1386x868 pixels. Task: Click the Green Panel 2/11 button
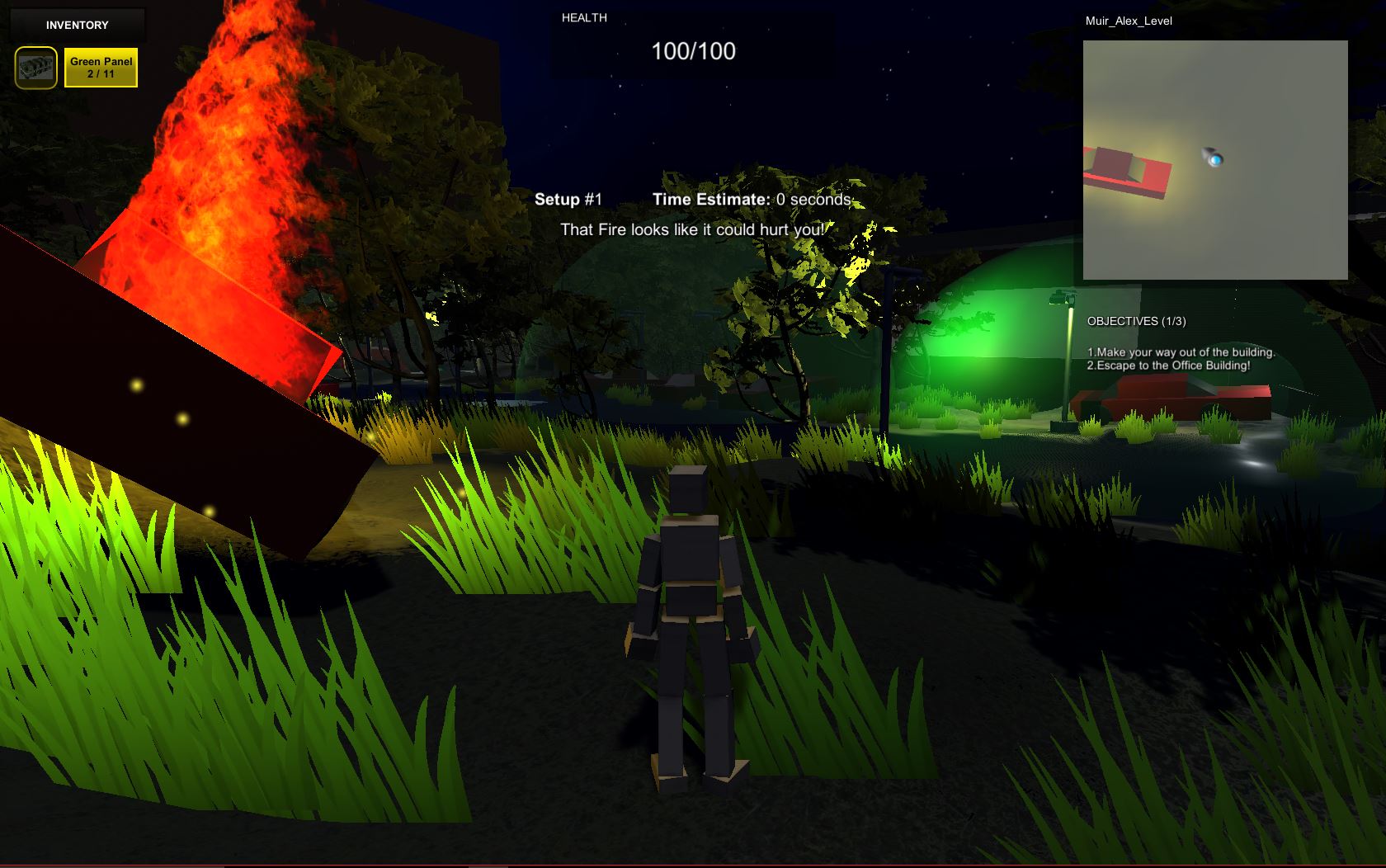101,68
